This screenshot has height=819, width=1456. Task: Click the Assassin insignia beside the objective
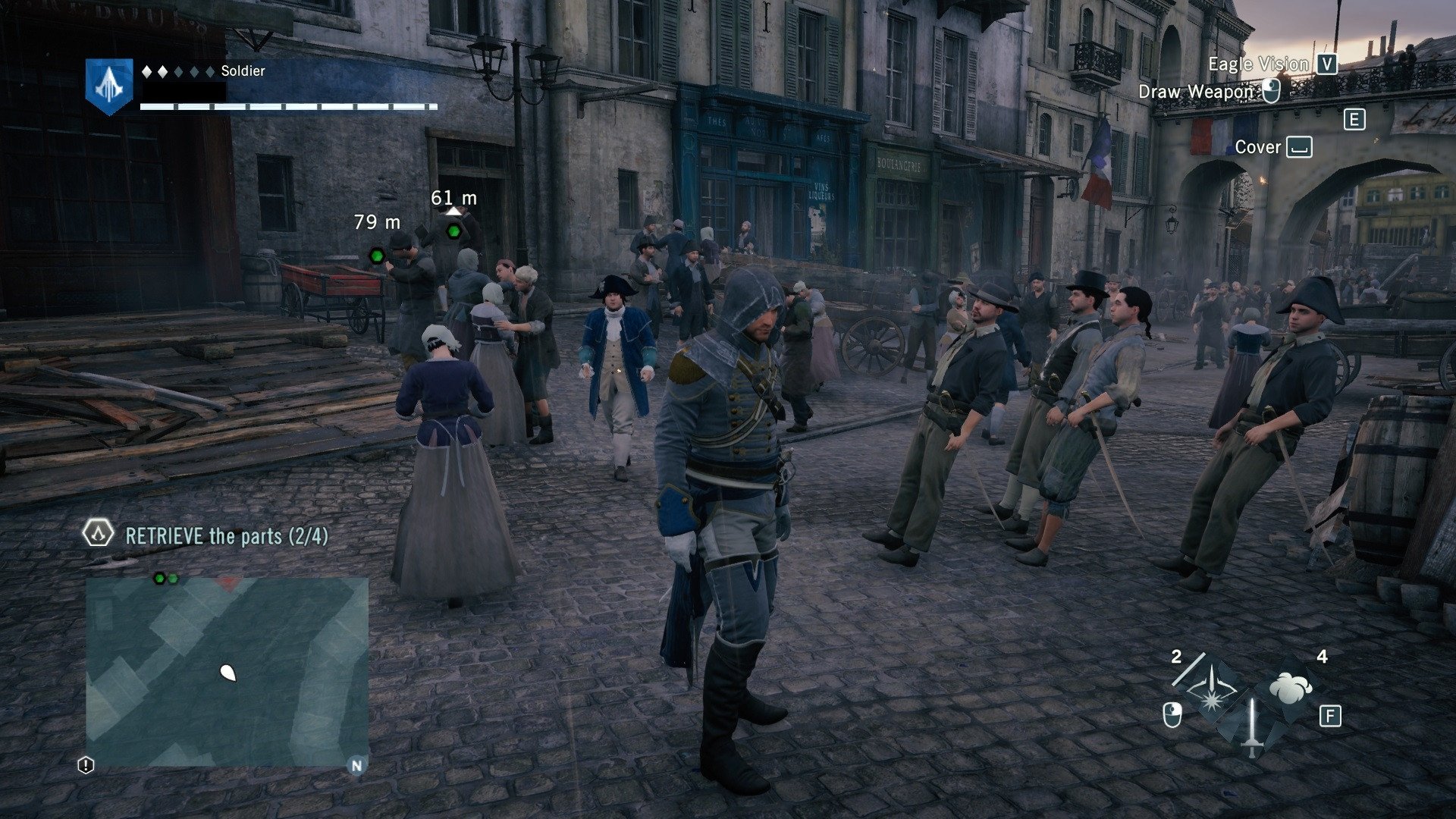98,534
